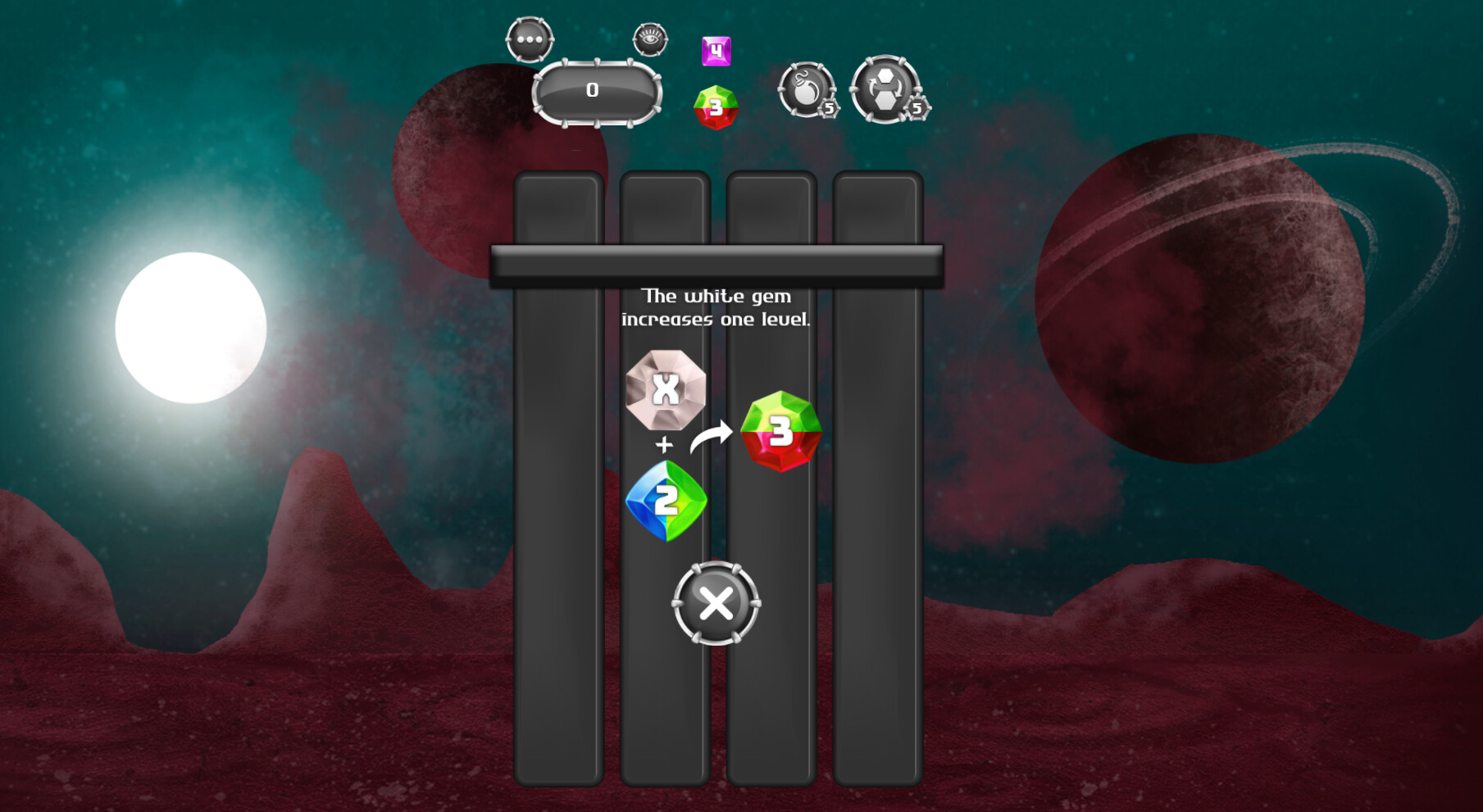Select the rightmost gem column
This screenshot has width=1483, height=812.
(x=876, y=492)
